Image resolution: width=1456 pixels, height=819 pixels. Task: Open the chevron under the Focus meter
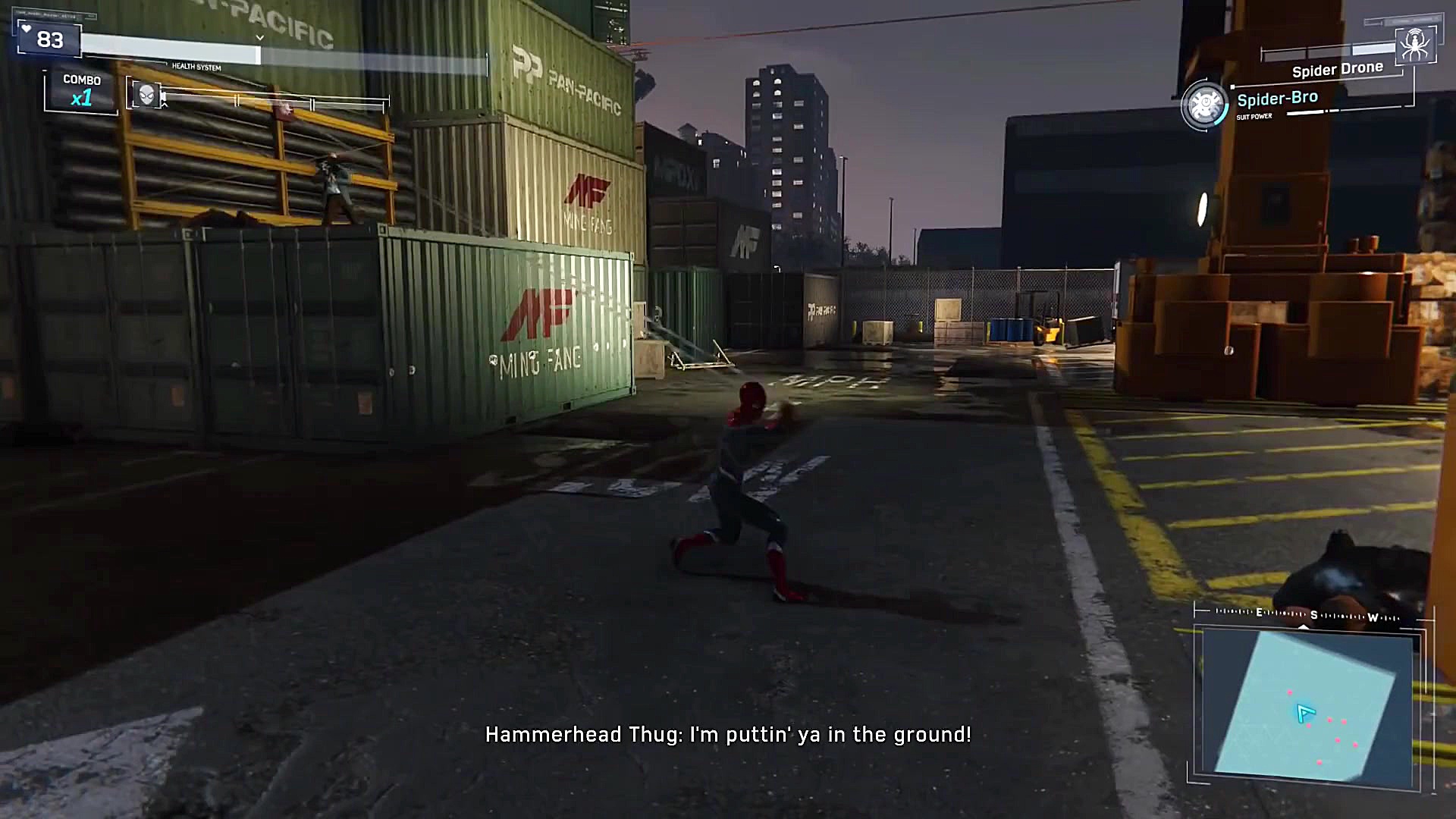coord(165,105)
